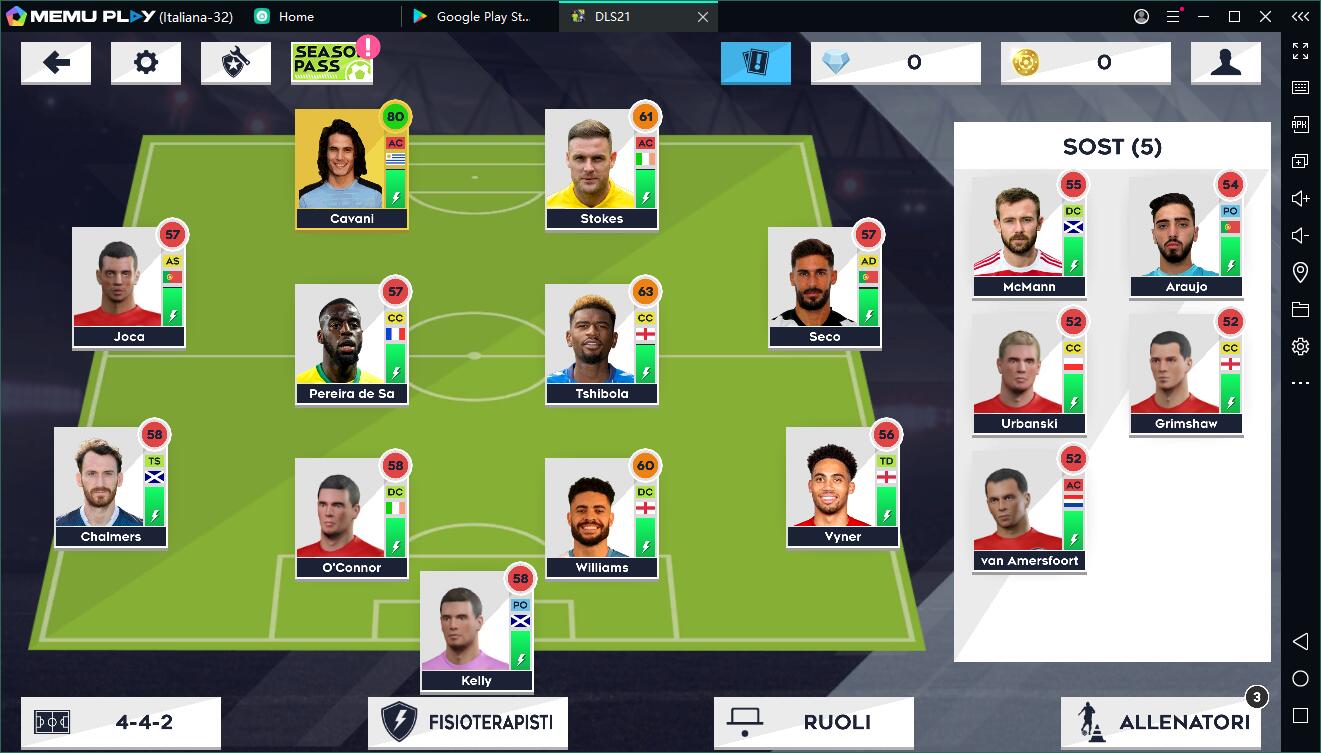Image resolution: width=1321 pixels, height=753 pixels.
Task: Open card packs via the blue card icon
Action: (756, 62)
